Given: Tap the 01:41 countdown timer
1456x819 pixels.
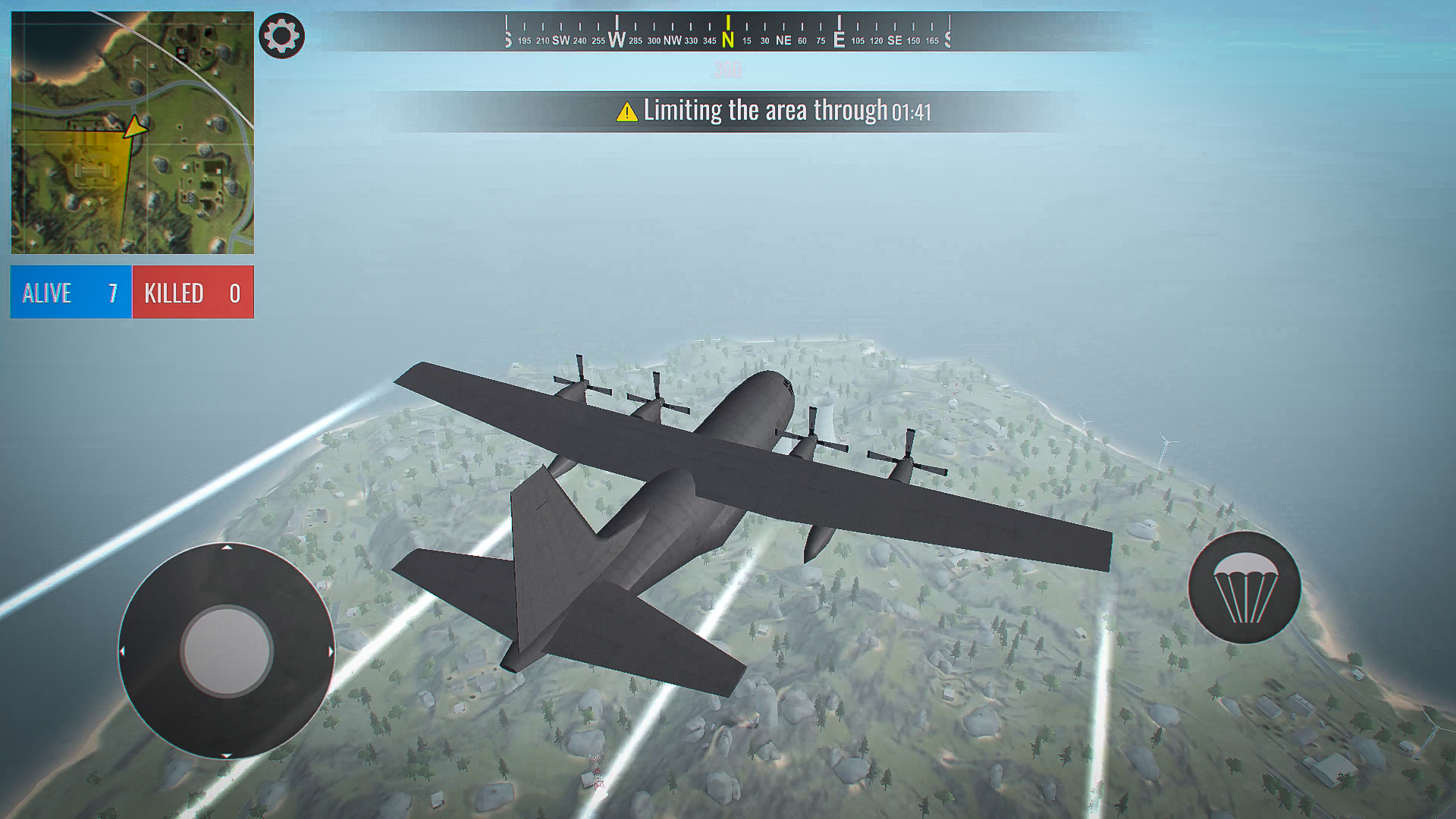Looking at the screenshot, I should pyautogui.click(x=912, y=111).
